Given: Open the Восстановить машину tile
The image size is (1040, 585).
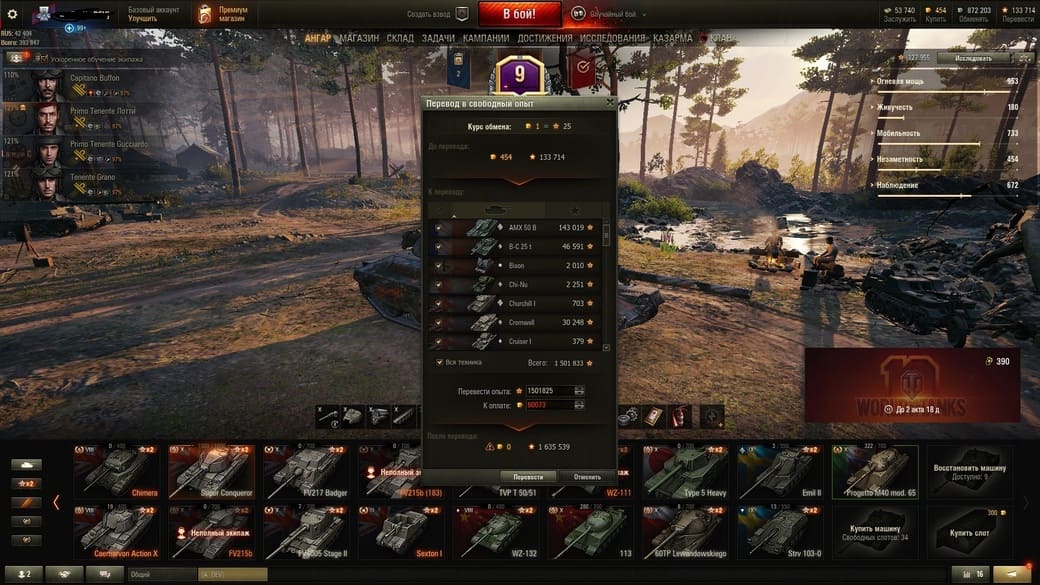Looking at the screenshot, I should tap(968, 472).
